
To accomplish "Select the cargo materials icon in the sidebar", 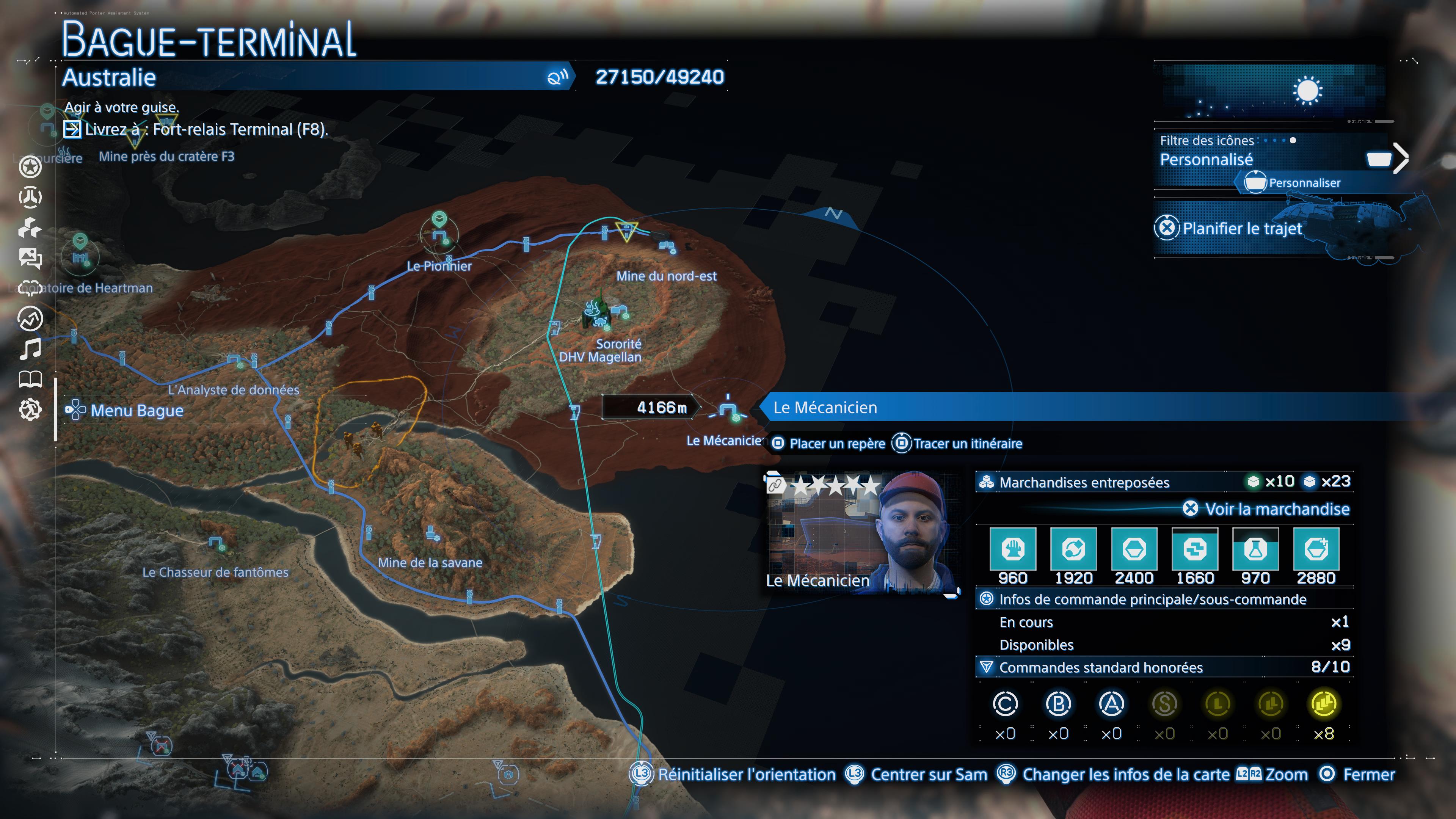I will [x=31, y=228].
